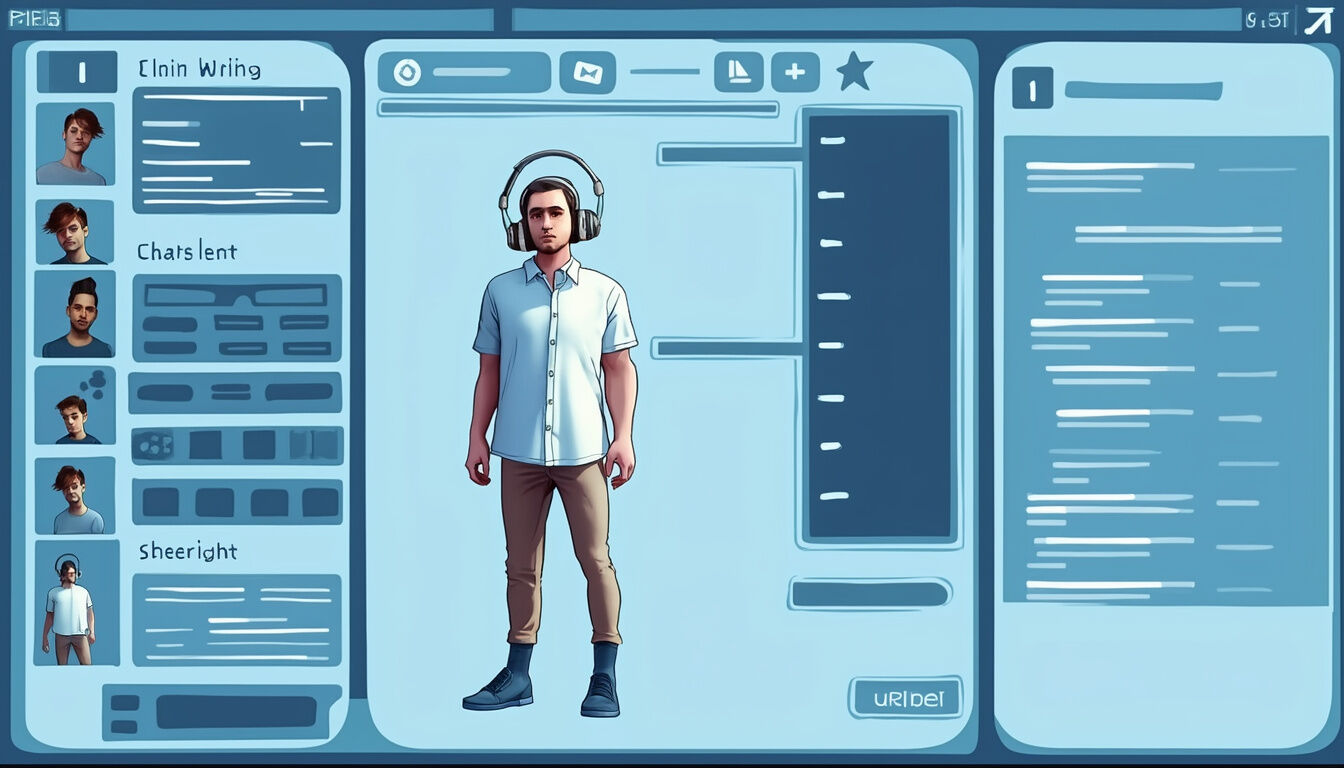Click the dark pill bar below the slider panel
The height and width of the screenshot is (768, 1344).
click(x=870, y=594)
